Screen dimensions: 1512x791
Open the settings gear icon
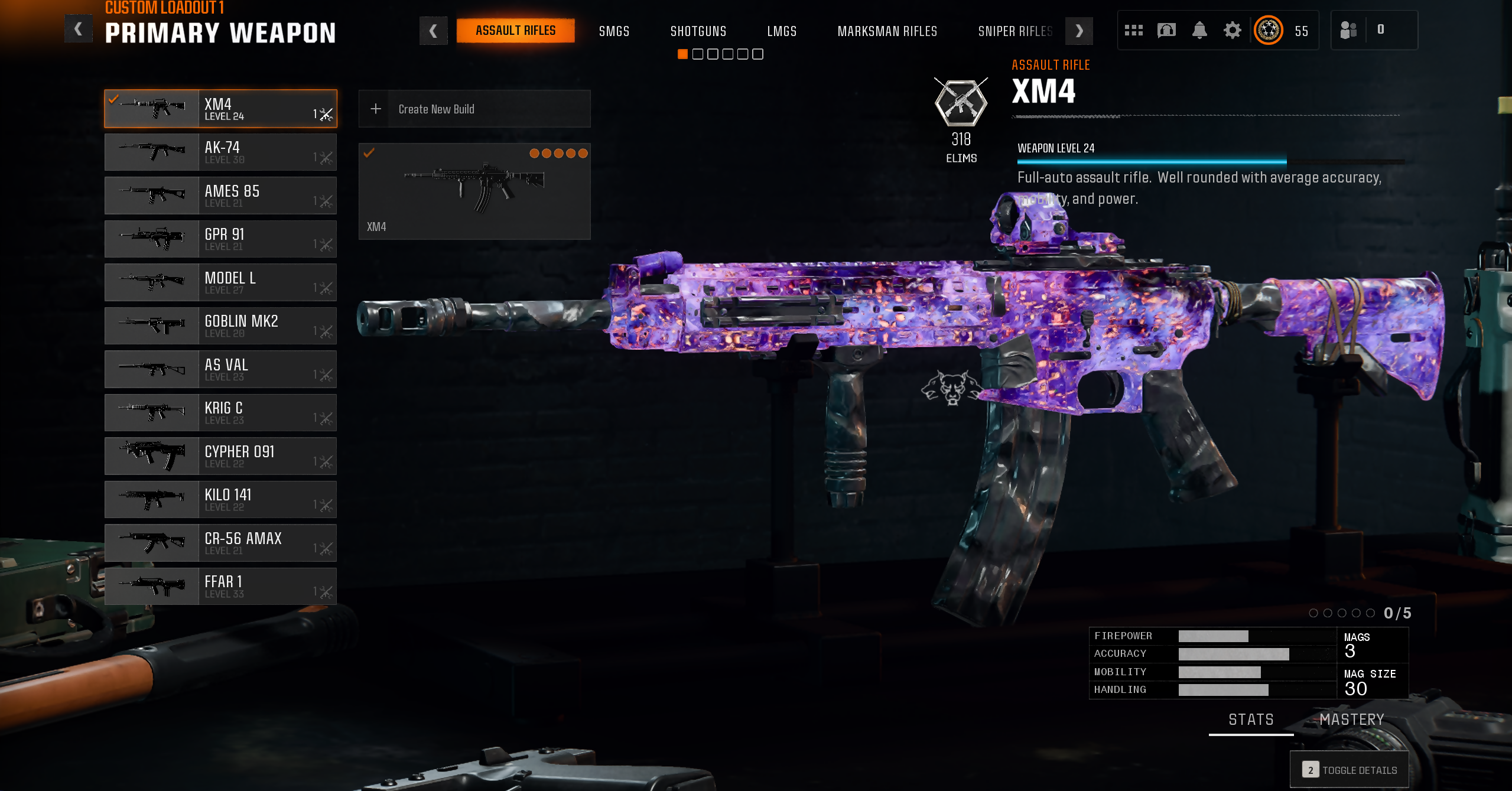[1232, 30]
